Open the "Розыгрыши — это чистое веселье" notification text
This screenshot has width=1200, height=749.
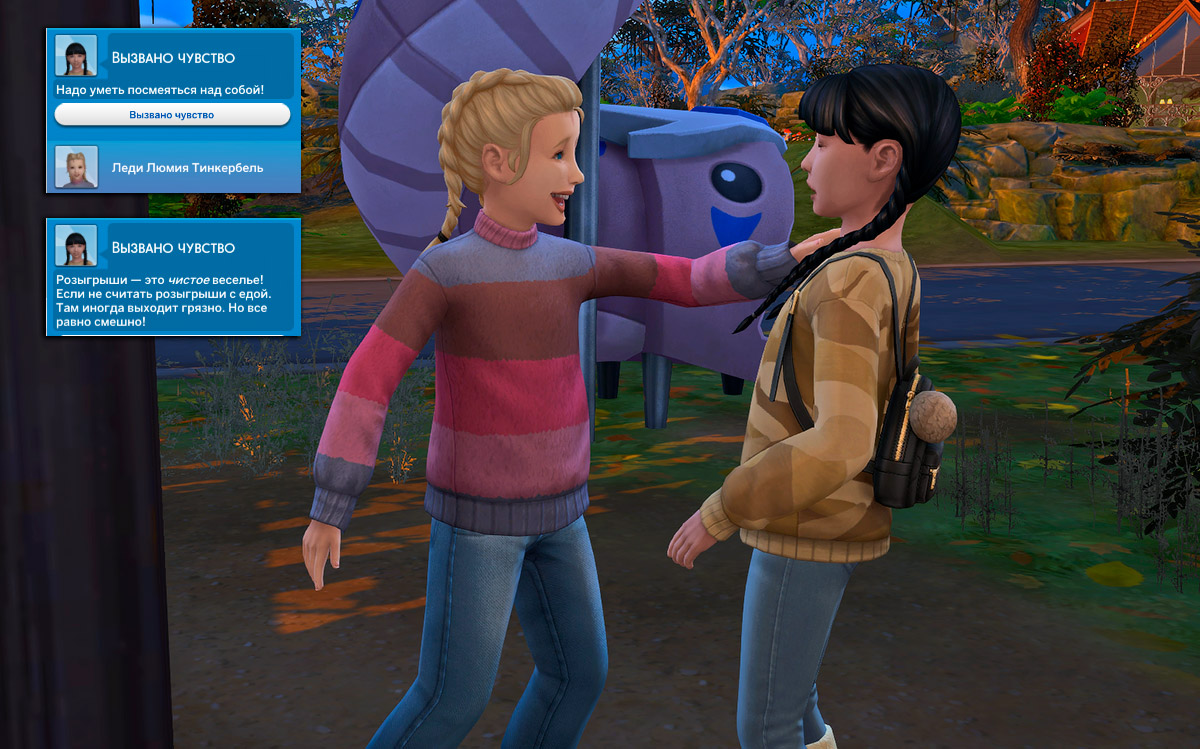click(164, 300)
